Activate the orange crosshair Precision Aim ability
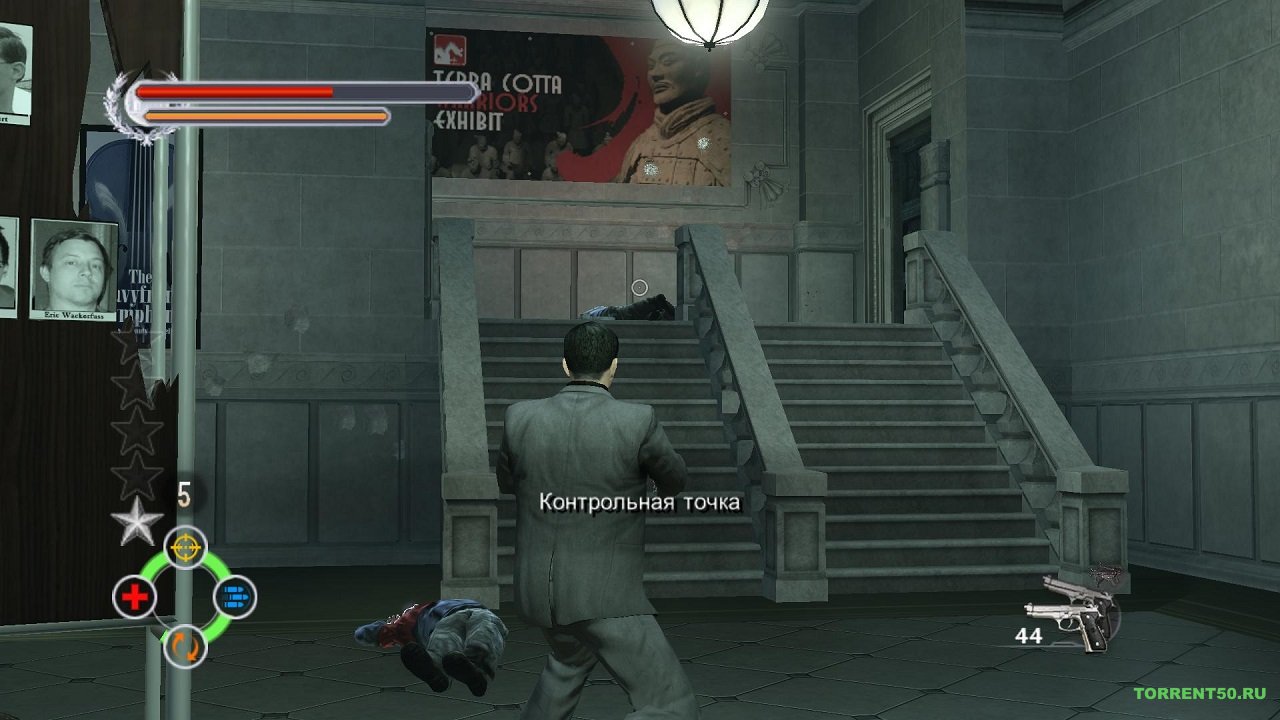Image resolution: width=1280 pixels, height=720 pixels. (x=185, y=547)
